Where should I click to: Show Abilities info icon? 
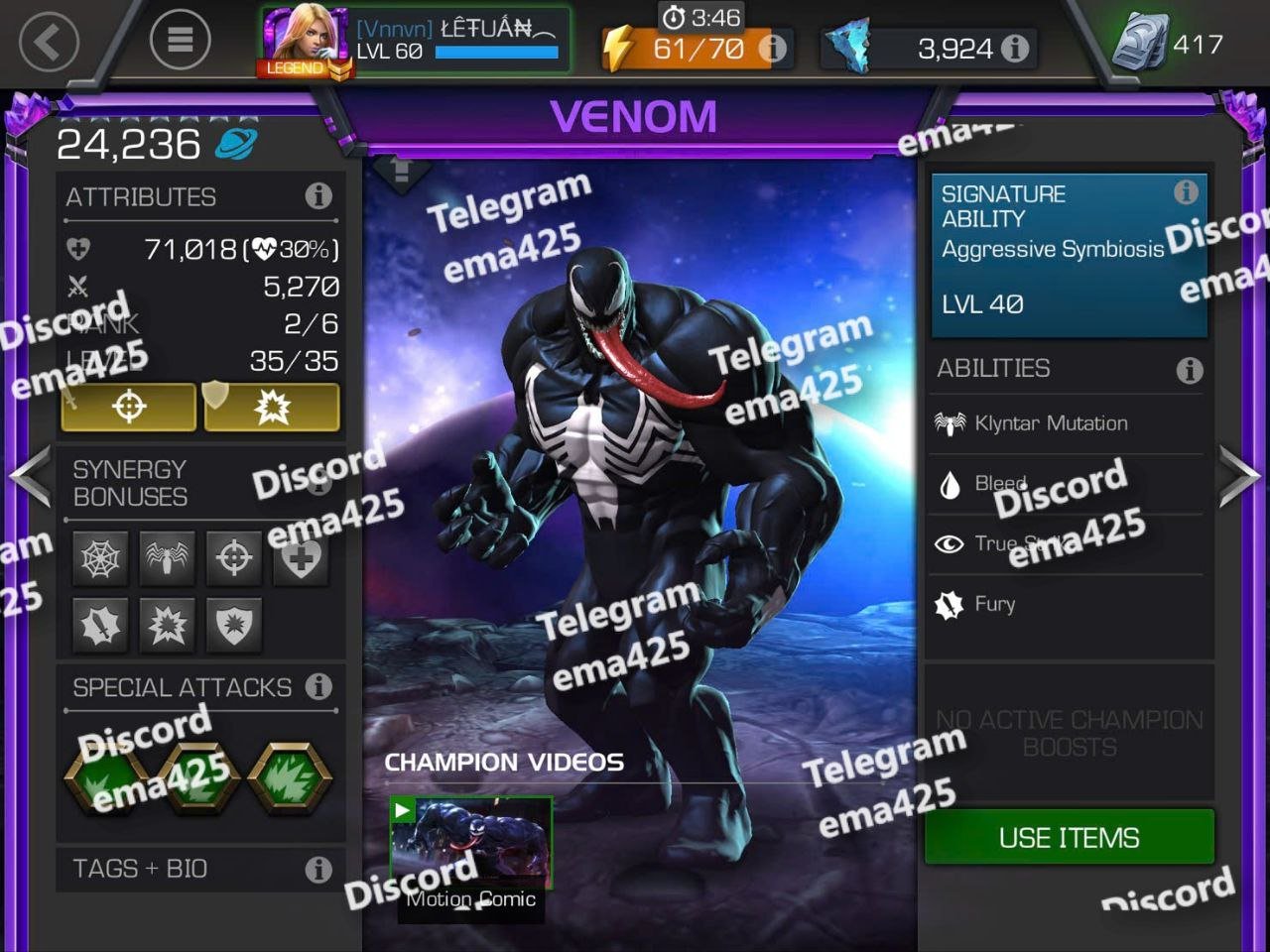pyautogui.click(x=1189, y=370)
